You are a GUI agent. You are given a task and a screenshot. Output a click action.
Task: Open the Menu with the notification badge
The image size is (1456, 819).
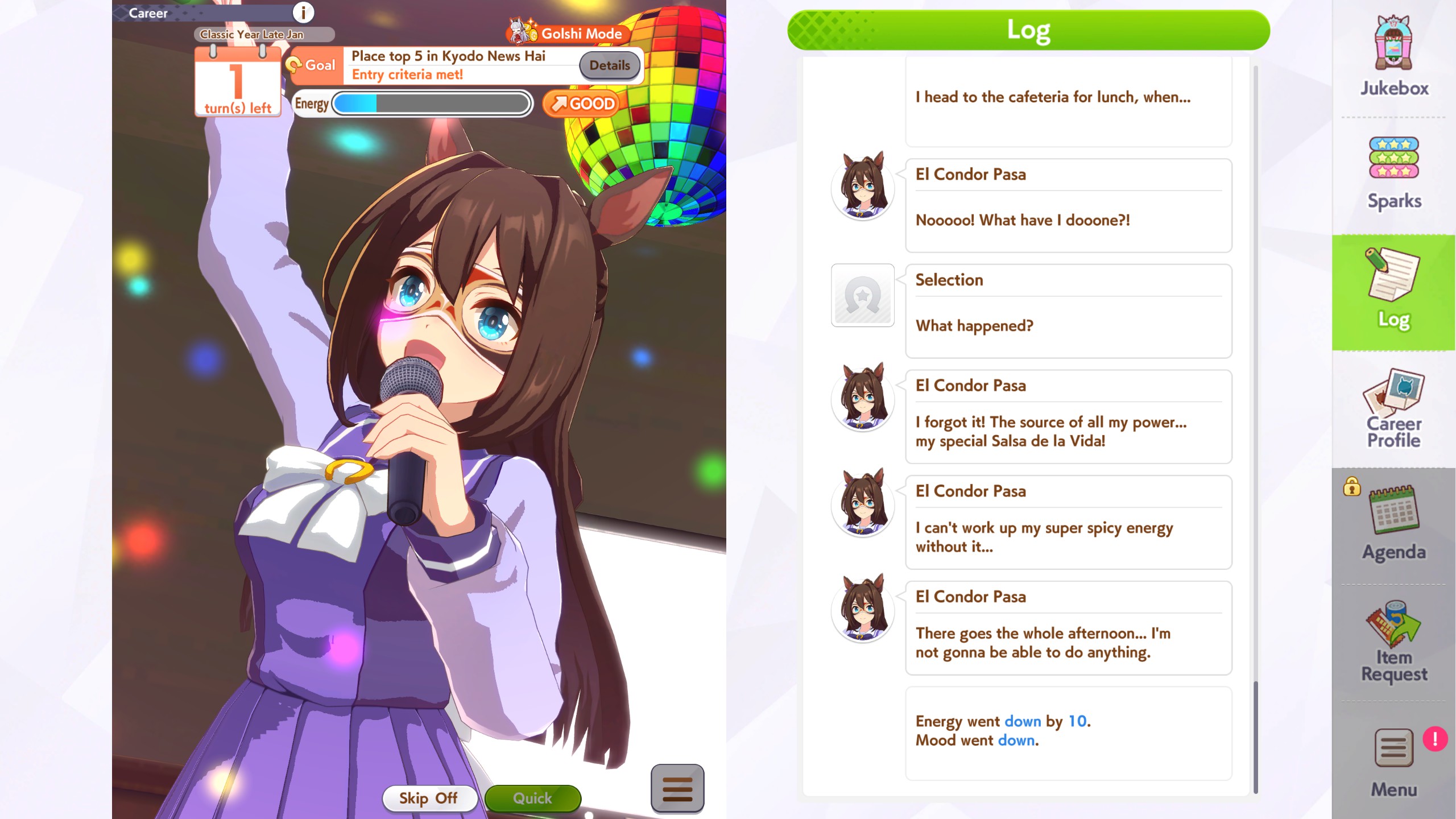coord(1393,756)
